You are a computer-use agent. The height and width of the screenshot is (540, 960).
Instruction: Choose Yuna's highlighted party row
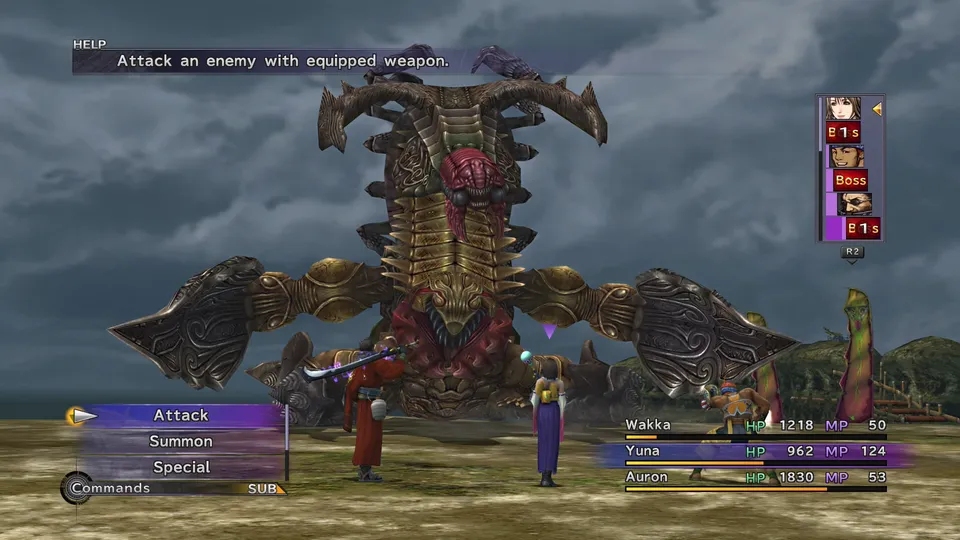(755, 452)
